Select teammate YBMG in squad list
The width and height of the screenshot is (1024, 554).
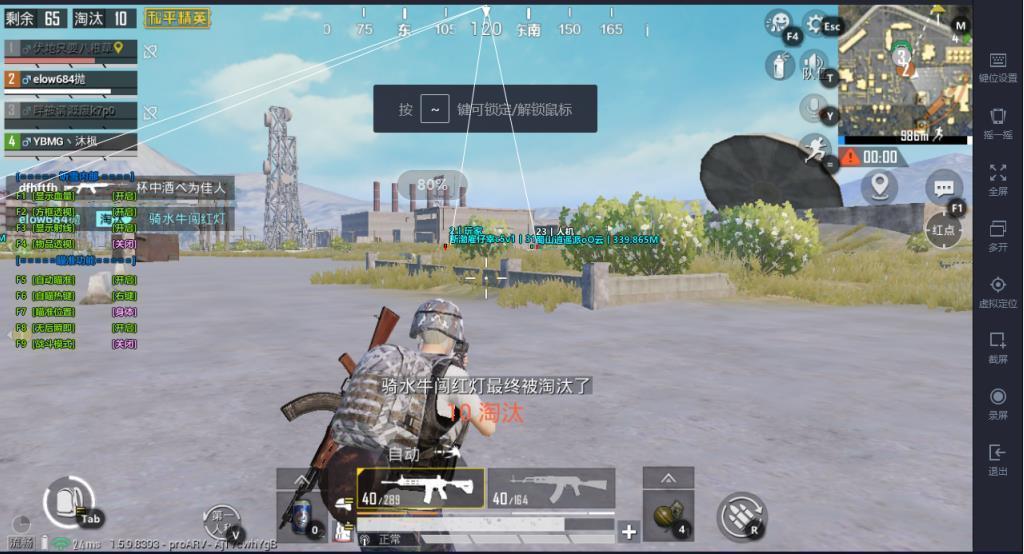[x=70, y=142]
